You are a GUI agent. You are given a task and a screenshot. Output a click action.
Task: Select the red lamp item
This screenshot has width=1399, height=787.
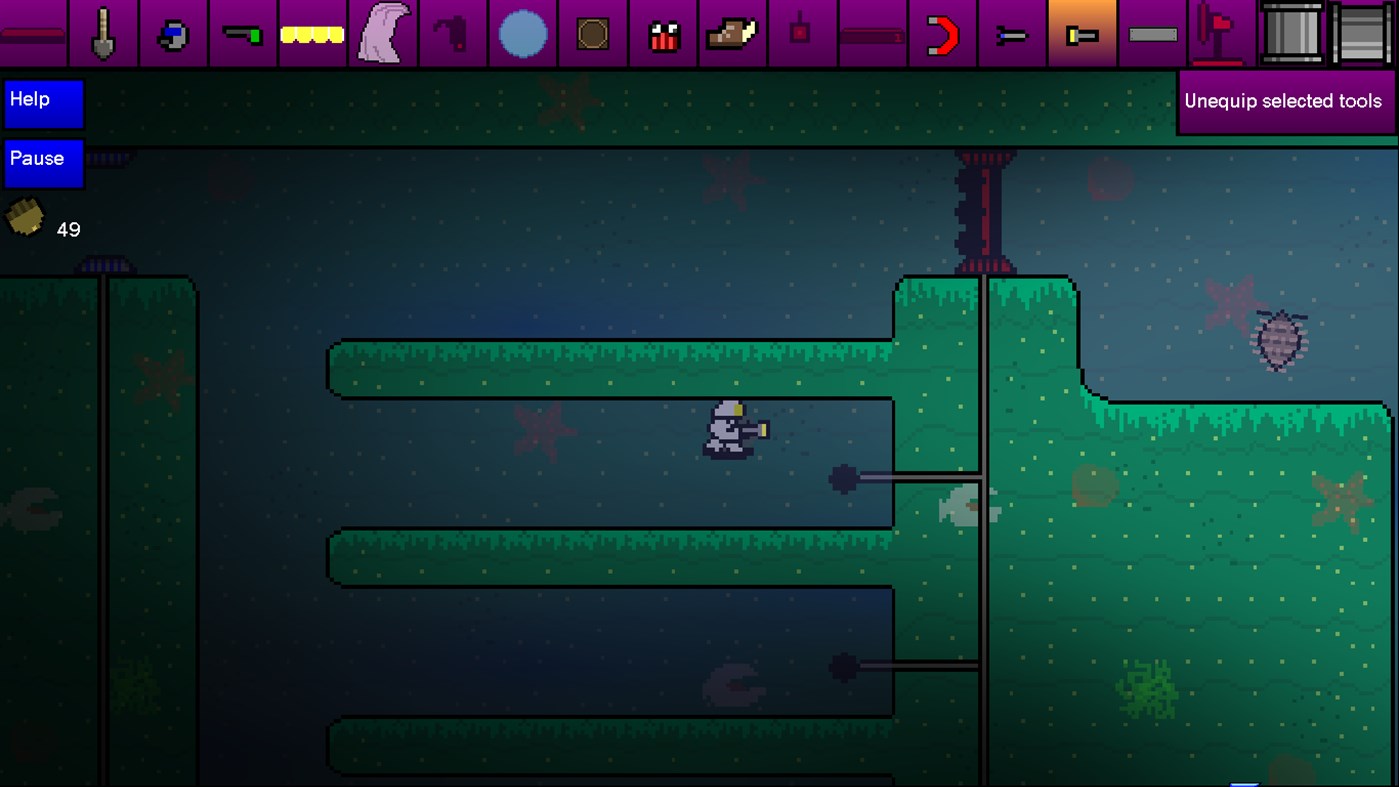click(1222, 32)
